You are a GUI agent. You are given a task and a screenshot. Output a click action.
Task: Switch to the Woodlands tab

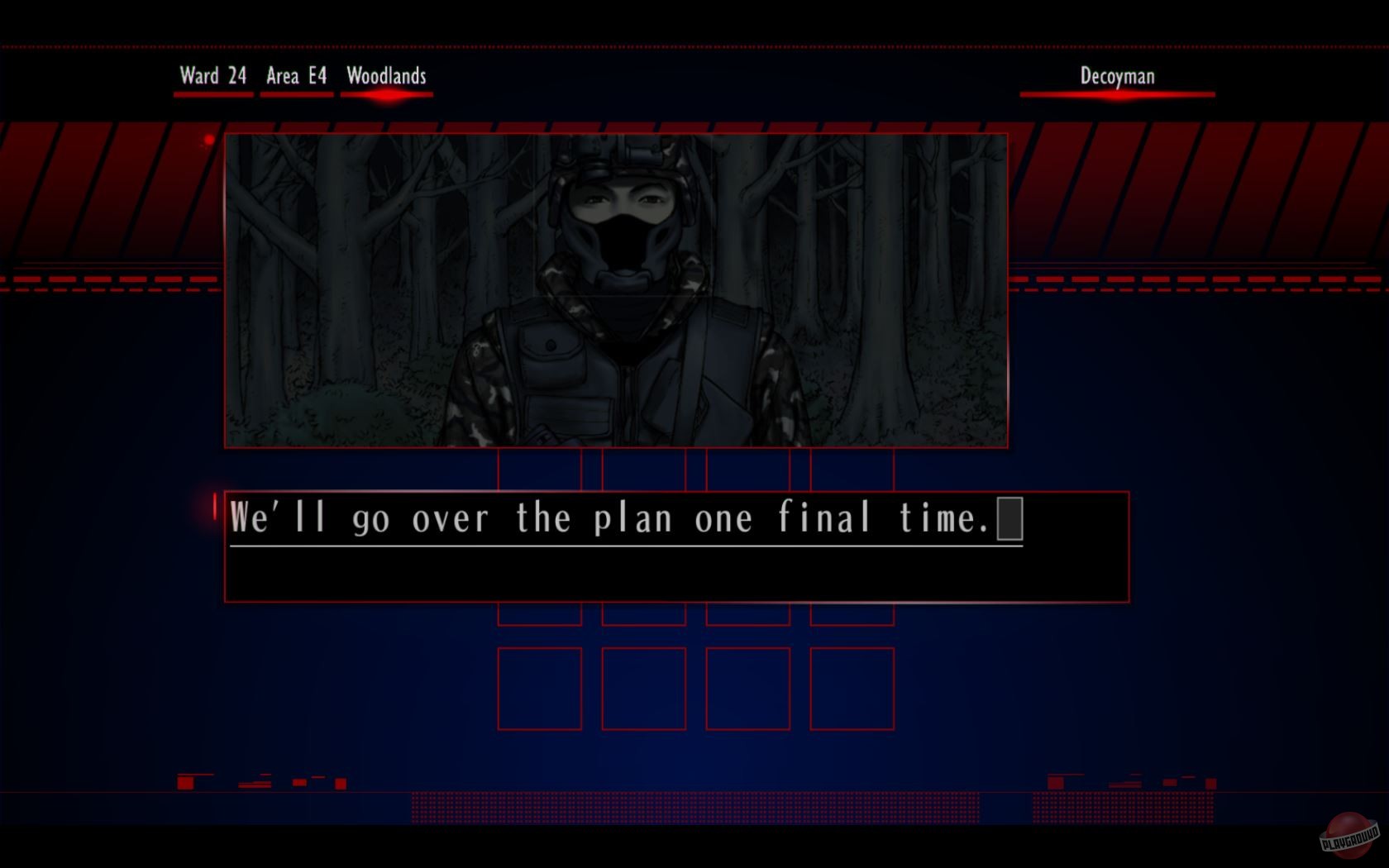point(385,76)
